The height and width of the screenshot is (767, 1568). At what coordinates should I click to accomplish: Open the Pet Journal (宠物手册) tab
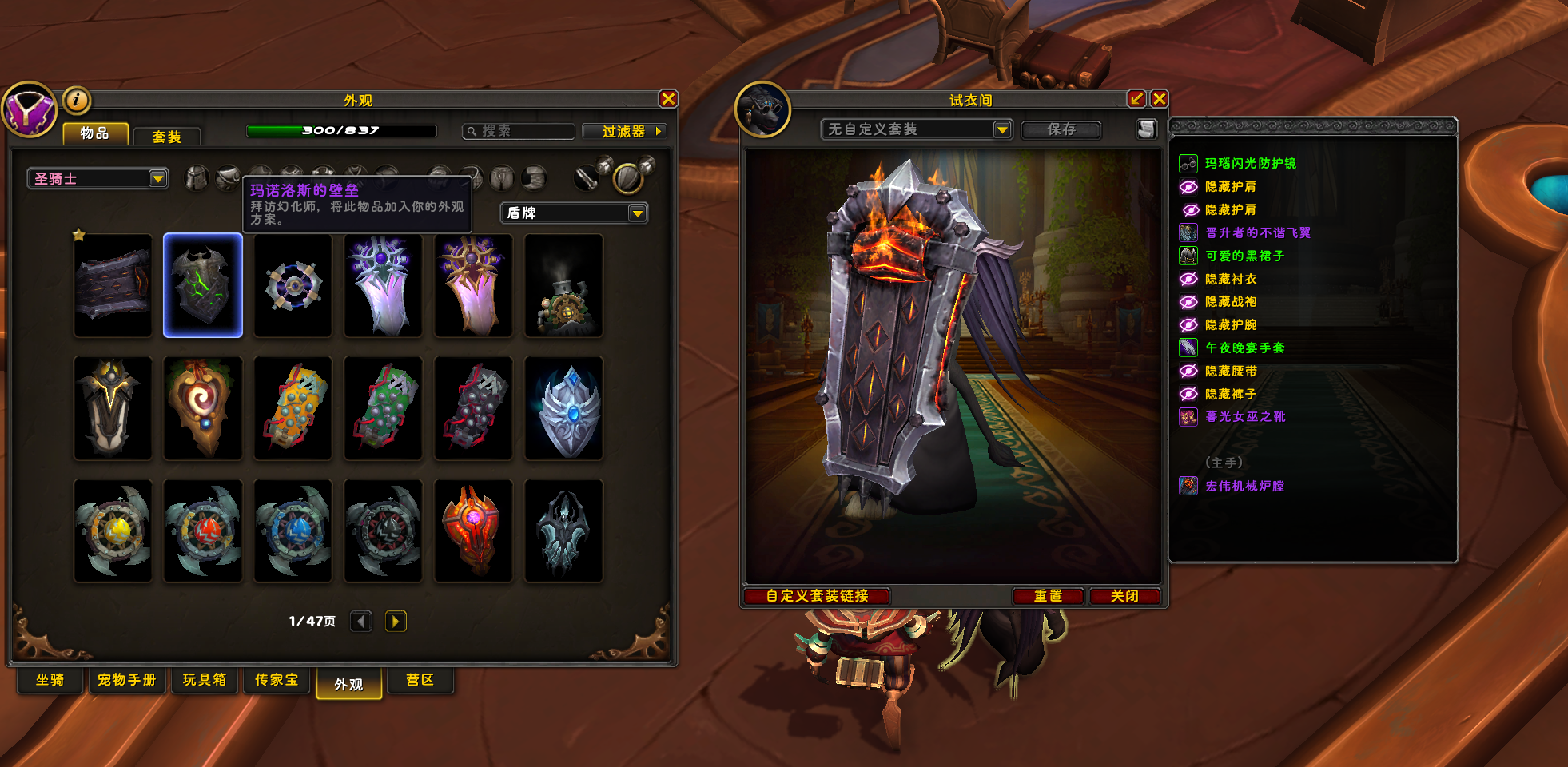coord(127,680)
